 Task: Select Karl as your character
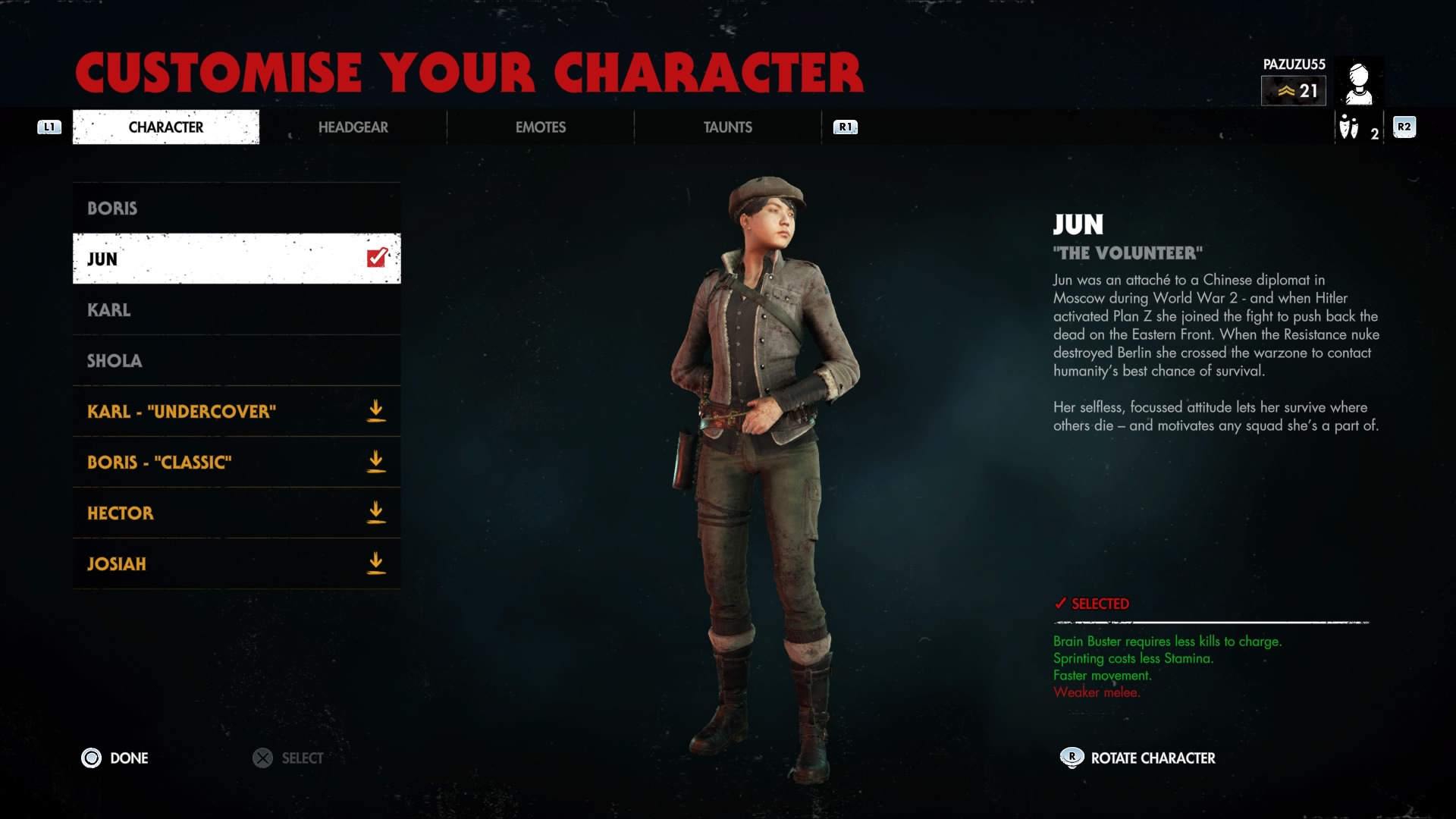[236, 309]
